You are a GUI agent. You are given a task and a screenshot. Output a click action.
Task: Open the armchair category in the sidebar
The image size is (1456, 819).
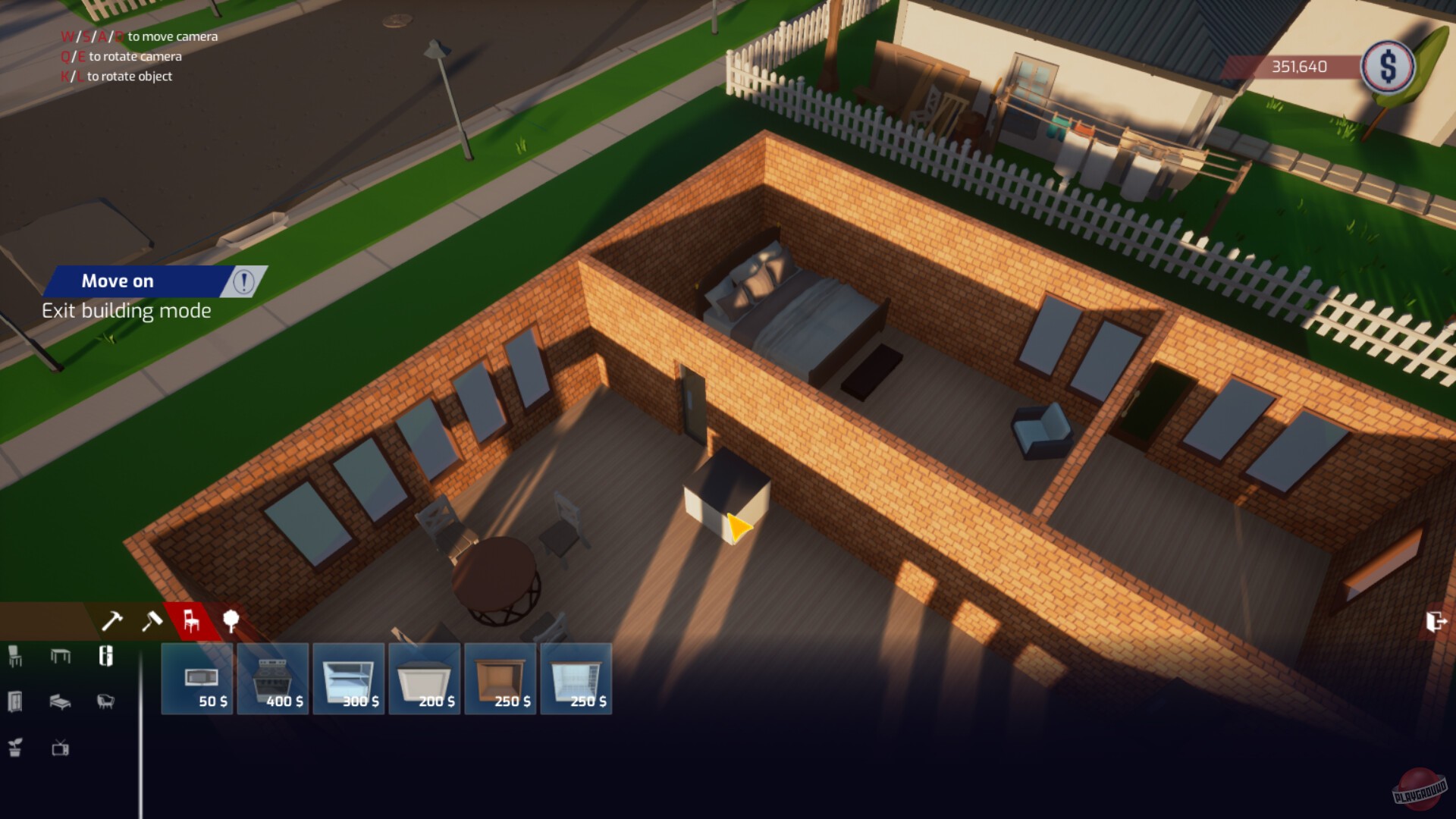pyautogui.click(x=106, y=703)
